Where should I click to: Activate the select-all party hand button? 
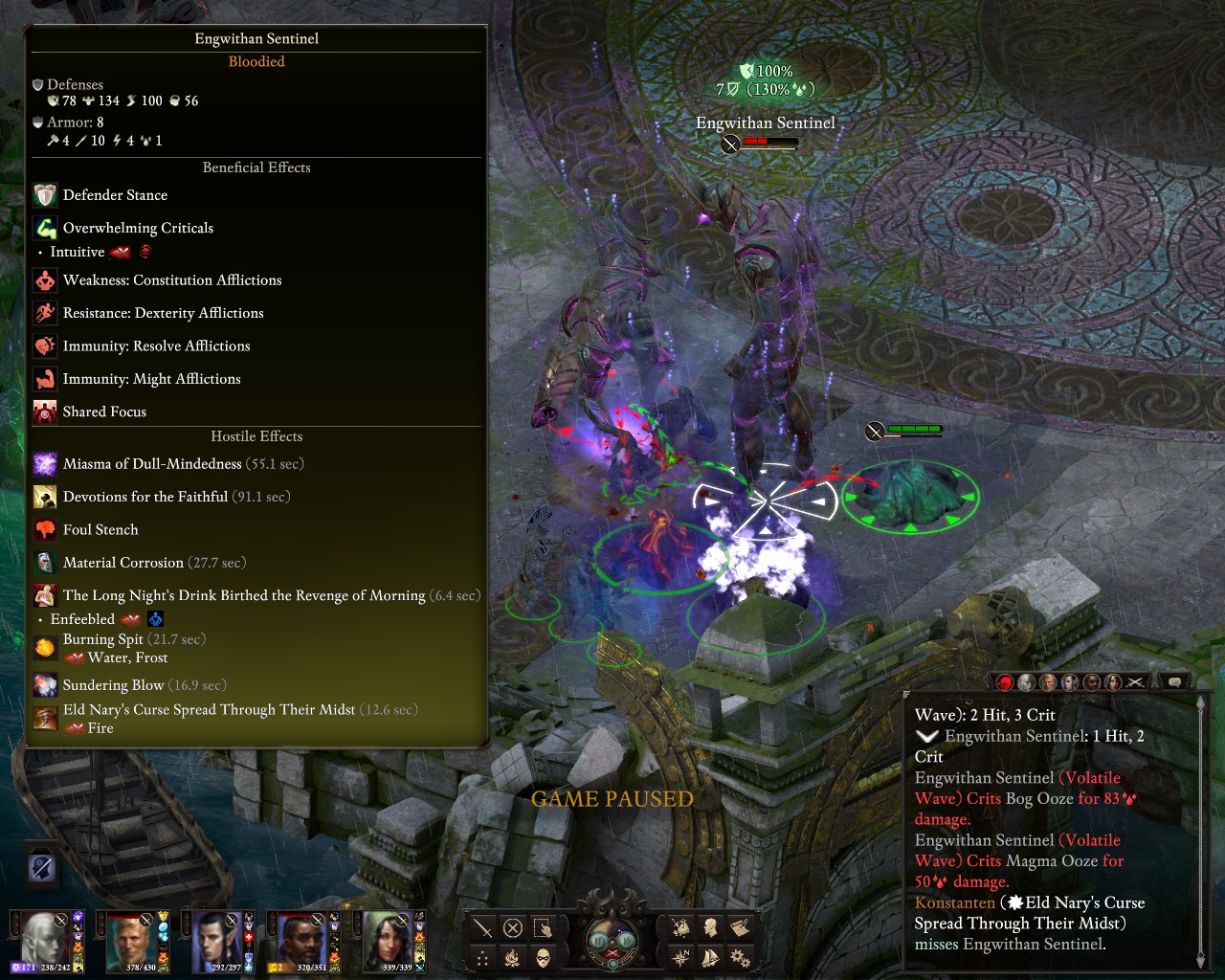click(x=543, y=927)
